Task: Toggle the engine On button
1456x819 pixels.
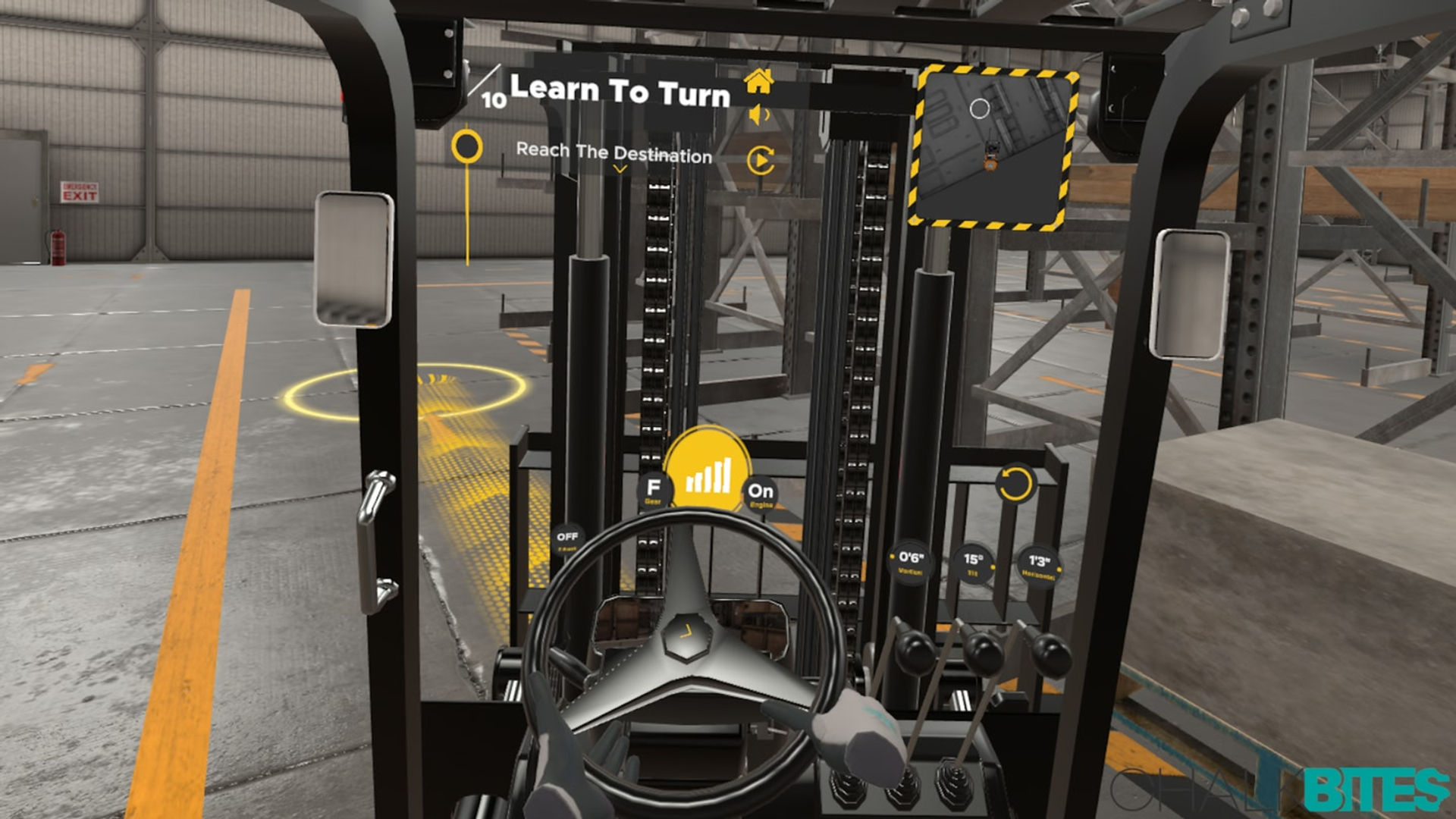Action: pos(761,493)
